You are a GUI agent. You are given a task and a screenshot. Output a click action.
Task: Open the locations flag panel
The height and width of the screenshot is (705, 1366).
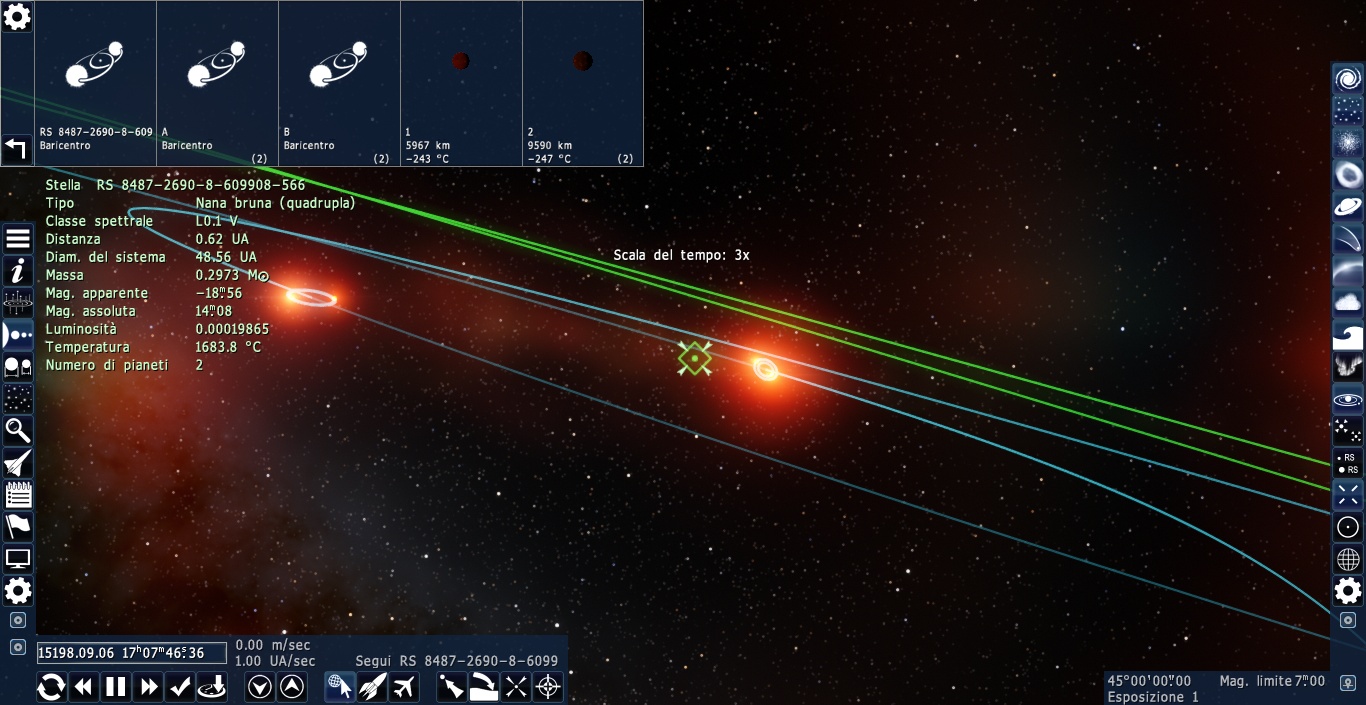(18, 526)
